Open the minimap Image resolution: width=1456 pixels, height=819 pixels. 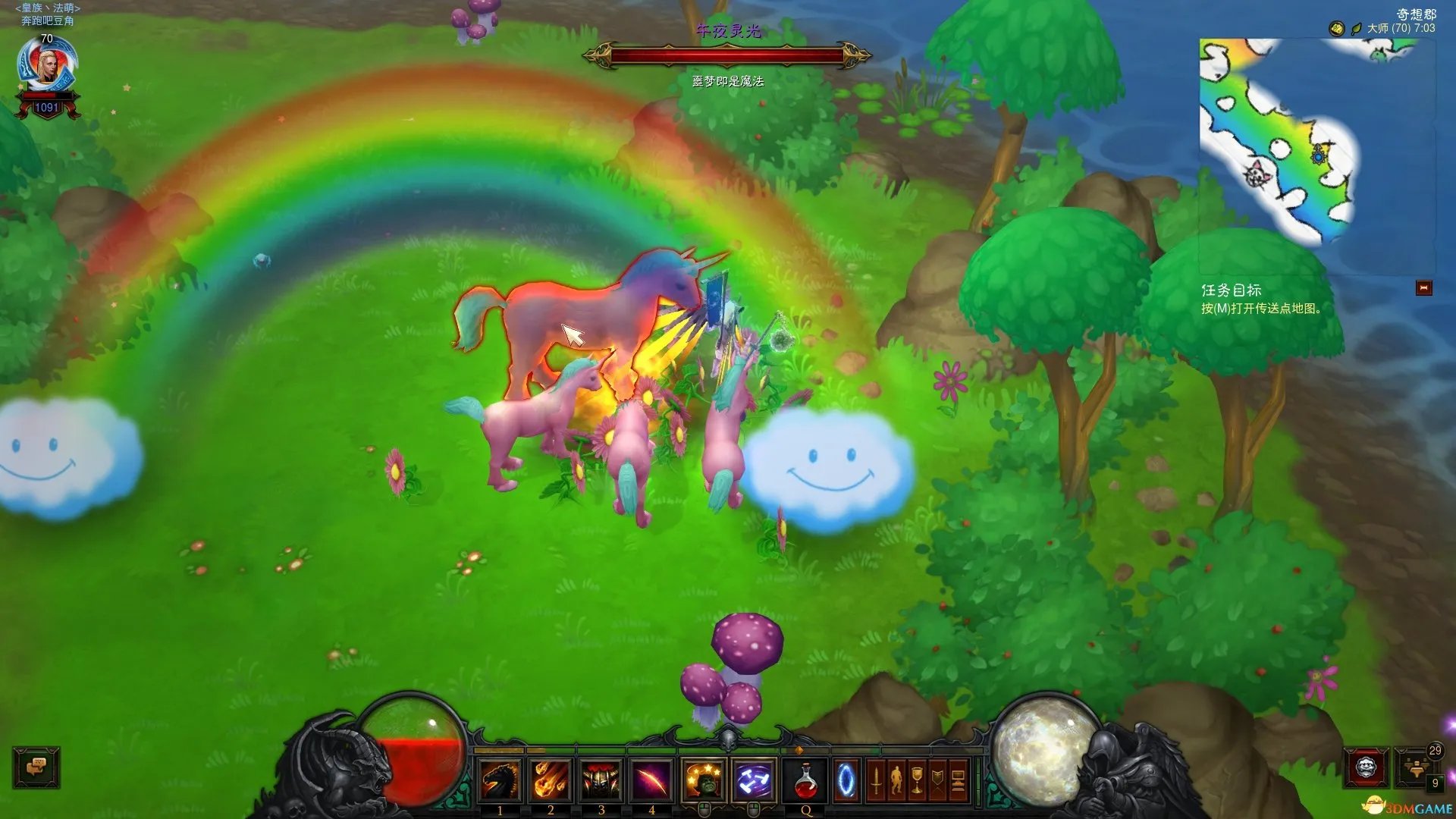click(1316, 143)
